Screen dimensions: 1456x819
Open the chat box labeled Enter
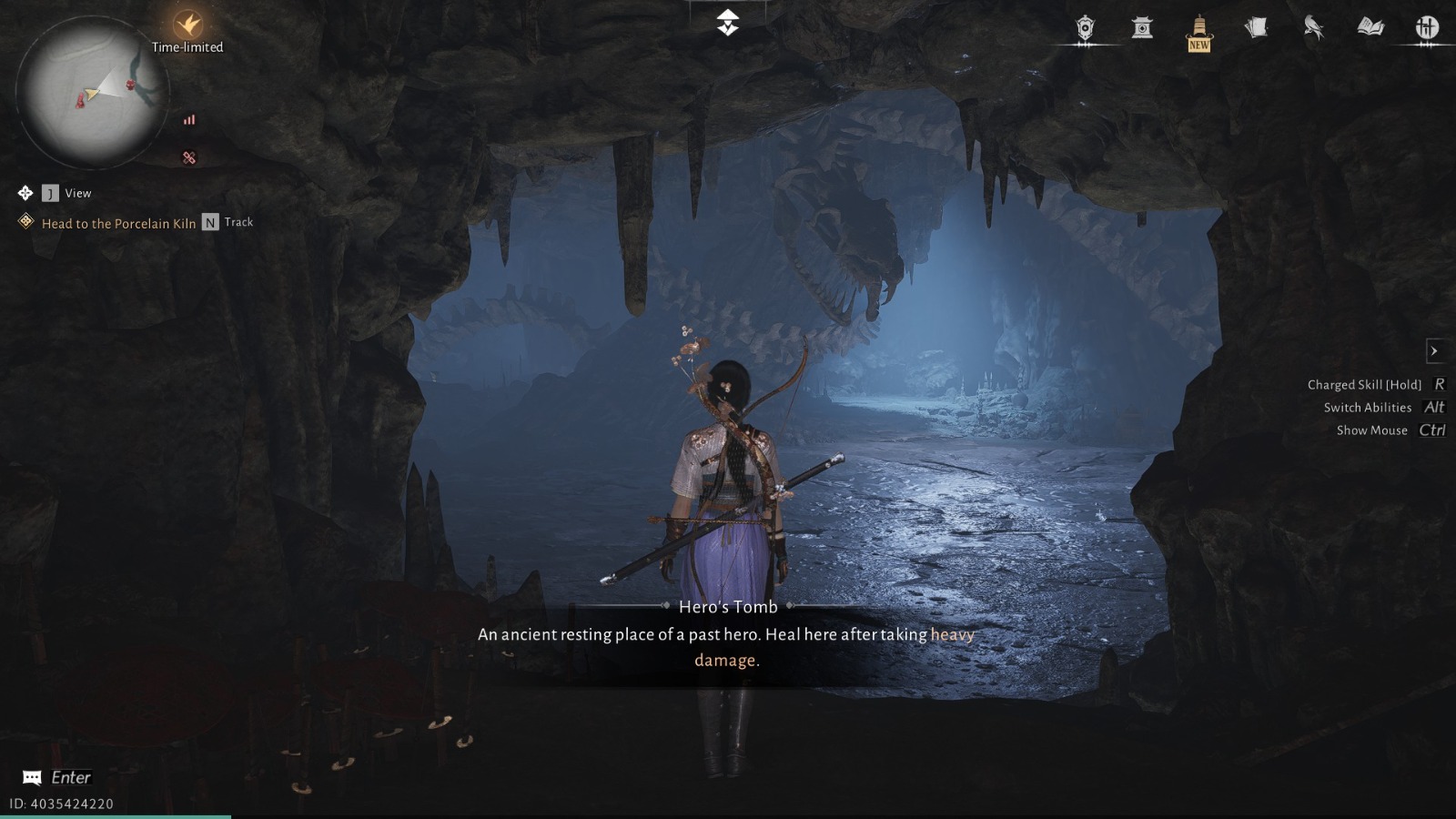click(56, 777)
